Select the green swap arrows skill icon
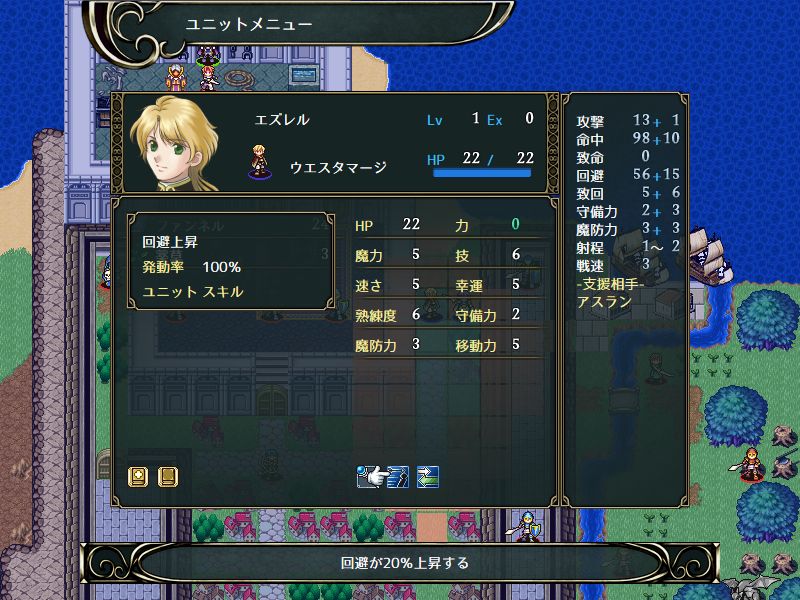This screenshot has height=600, width=800. coord(428,476)
